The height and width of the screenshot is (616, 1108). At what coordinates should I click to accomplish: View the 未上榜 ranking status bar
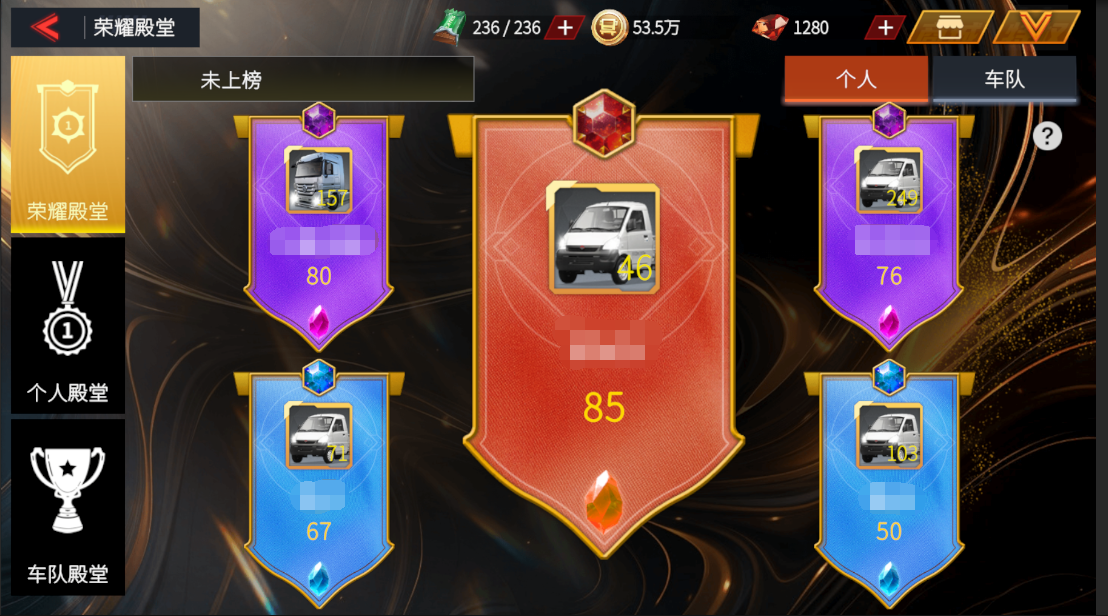(303, 80)
